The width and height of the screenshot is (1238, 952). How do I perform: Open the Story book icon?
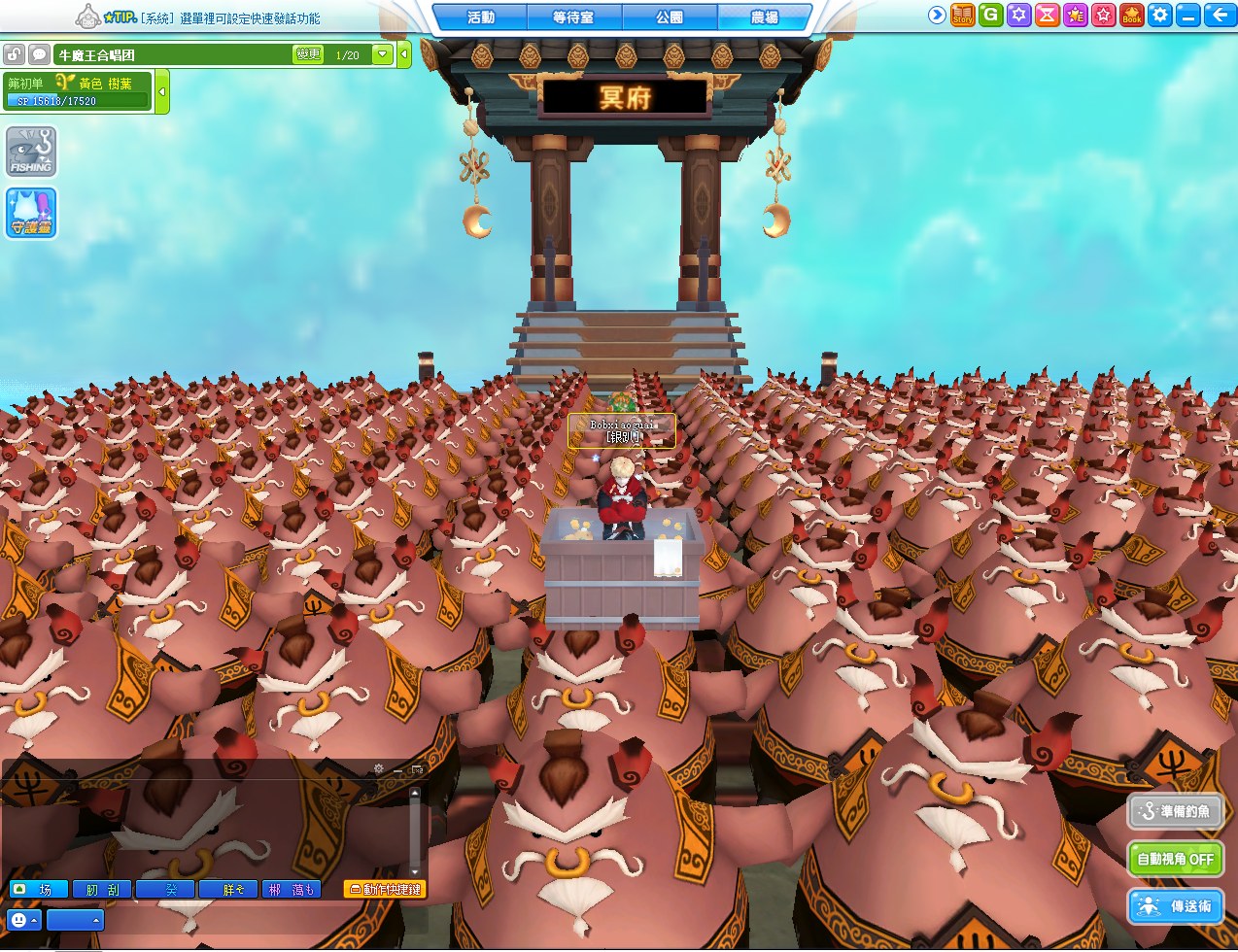962,15
